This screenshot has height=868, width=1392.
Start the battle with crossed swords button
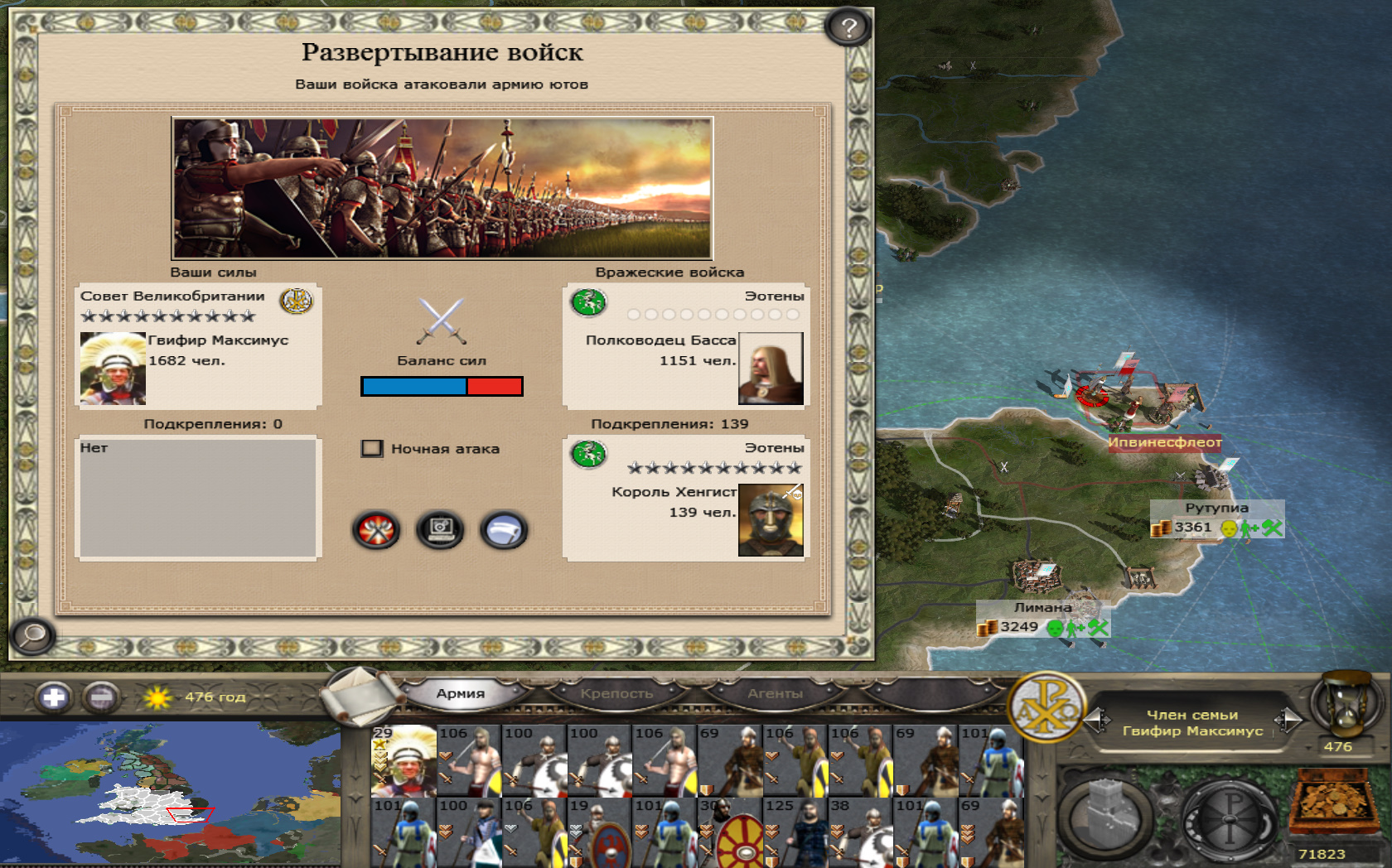[376, 530]
